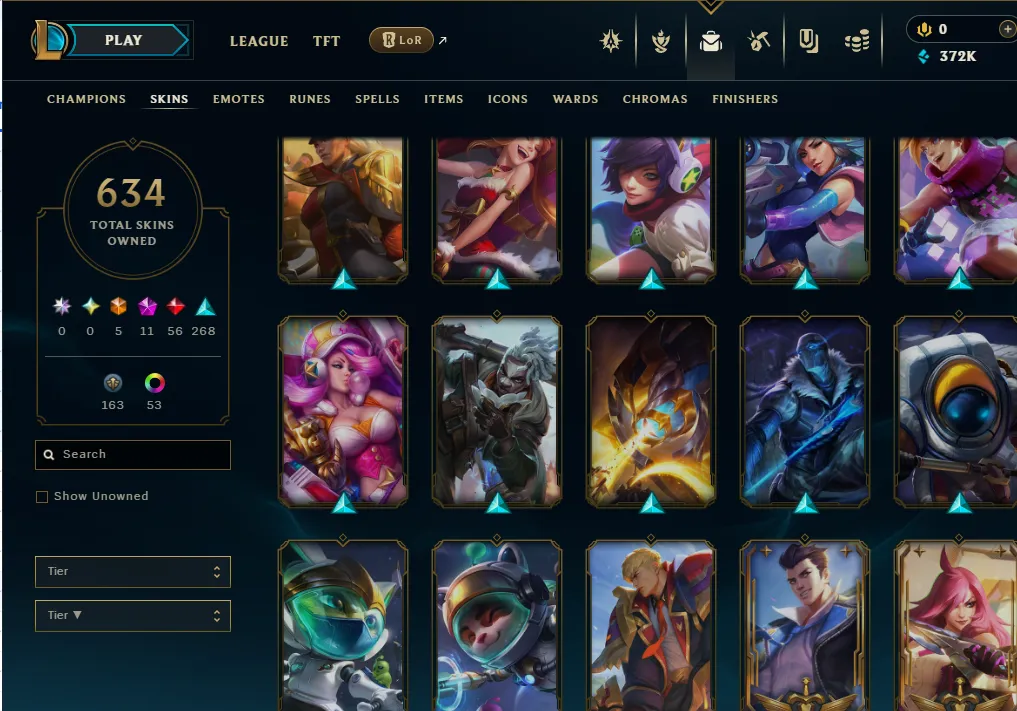Switch to the Chromas tab
The image size is (1017, 711).
coord(655,99)
